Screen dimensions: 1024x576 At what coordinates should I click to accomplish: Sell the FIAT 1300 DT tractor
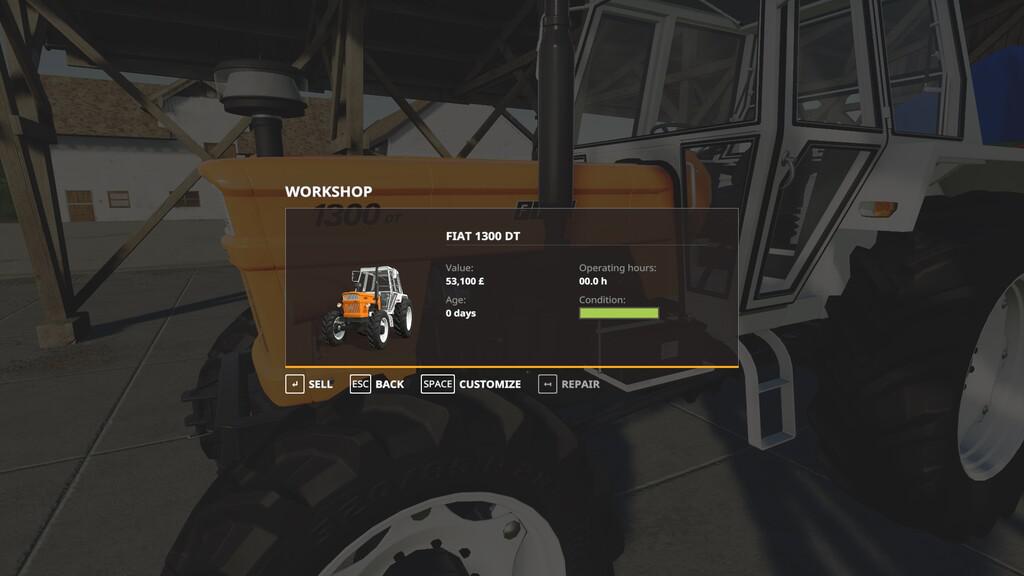coord(309,384)
